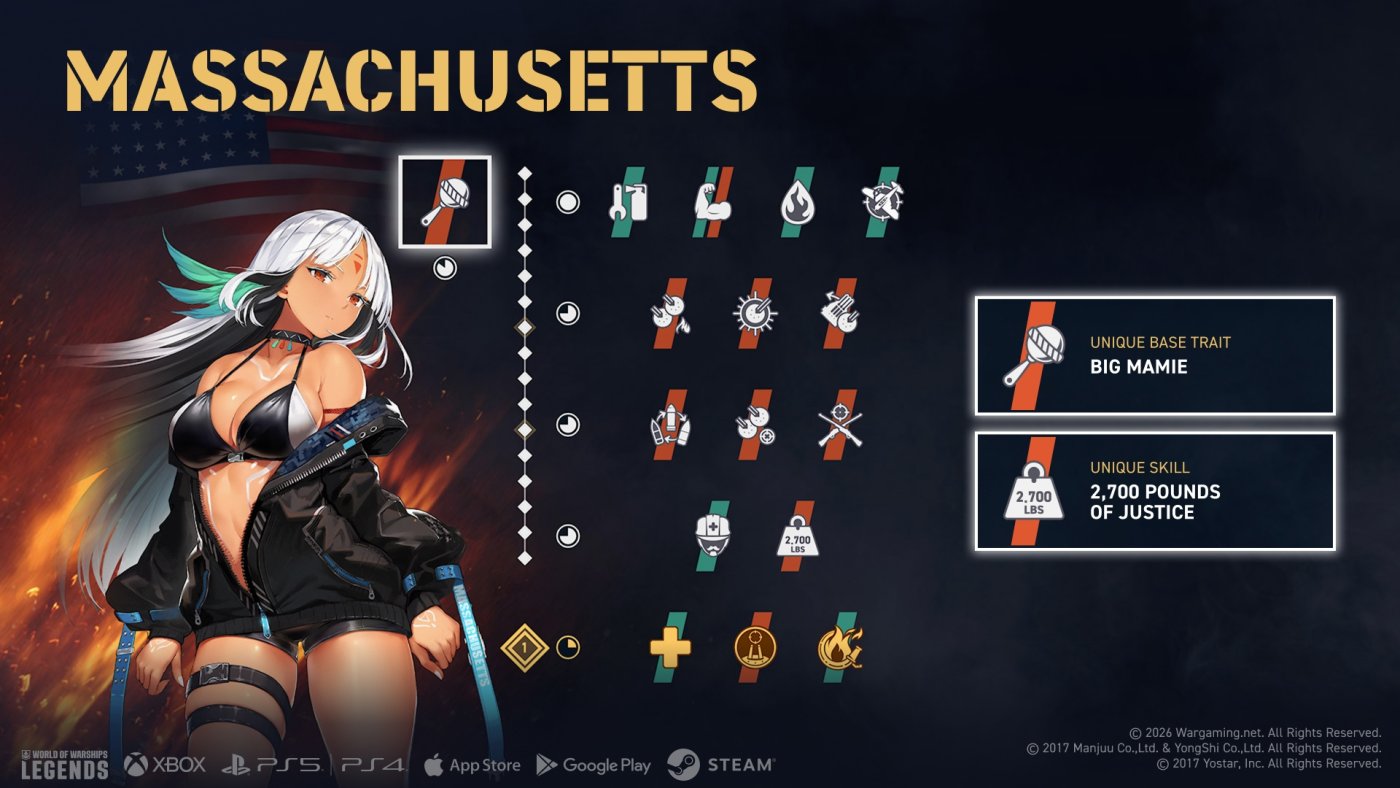Choose the wrench and extinguisher skill

point(630,202)
